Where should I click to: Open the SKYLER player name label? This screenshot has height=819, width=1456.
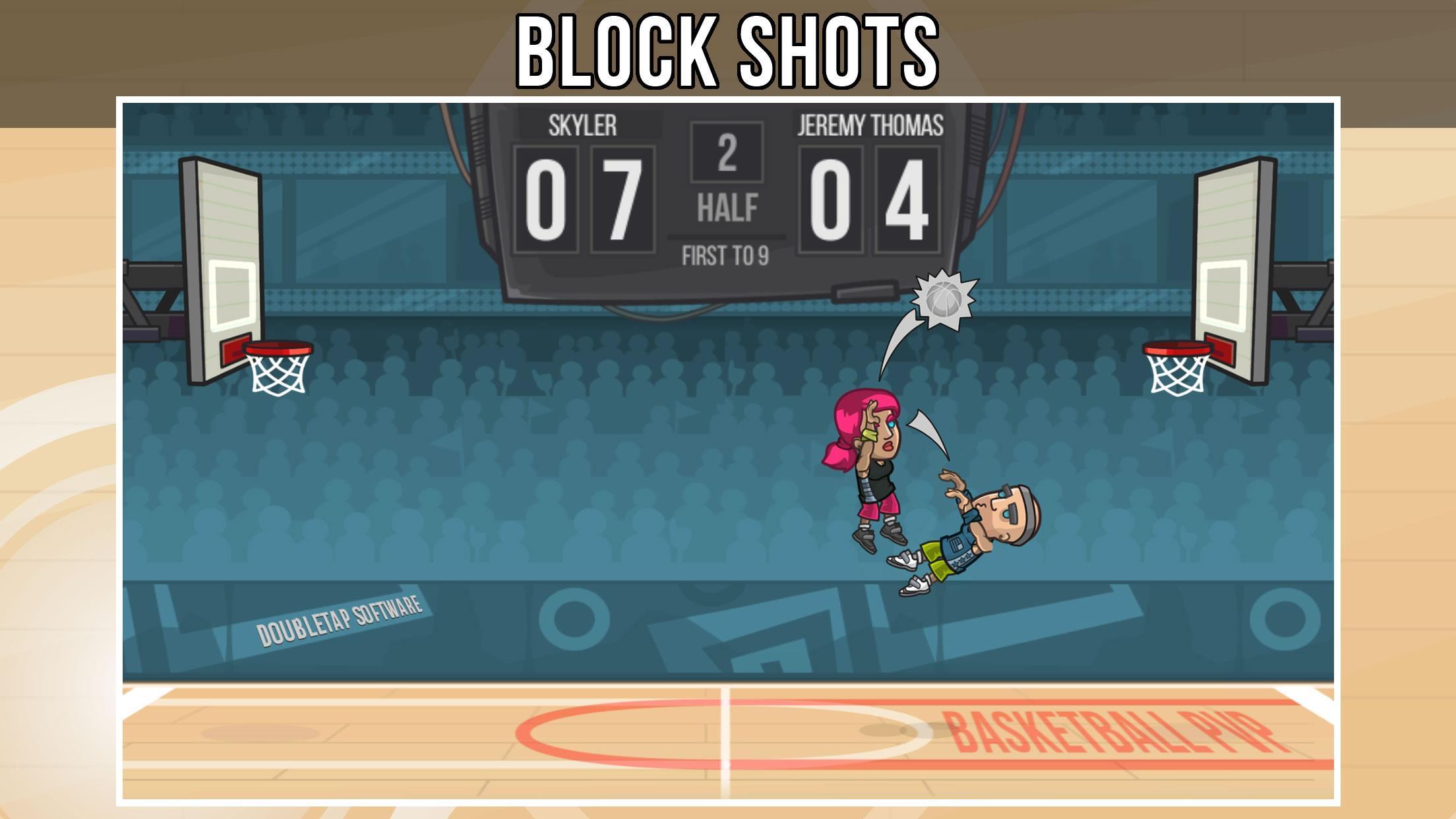click(x=583, y=125)
